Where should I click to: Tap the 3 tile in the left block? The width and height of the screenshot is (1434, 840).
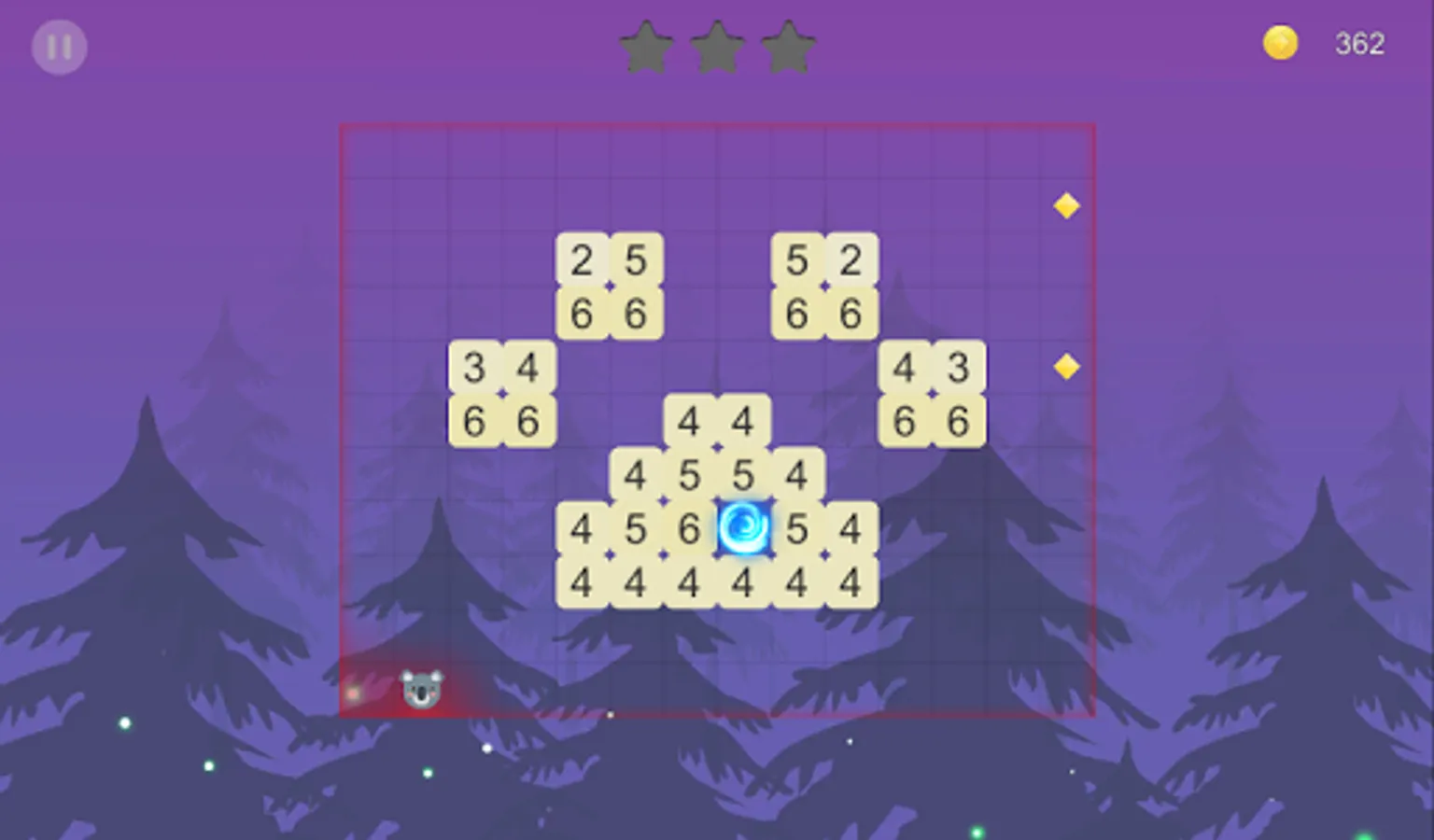(475, 369)
